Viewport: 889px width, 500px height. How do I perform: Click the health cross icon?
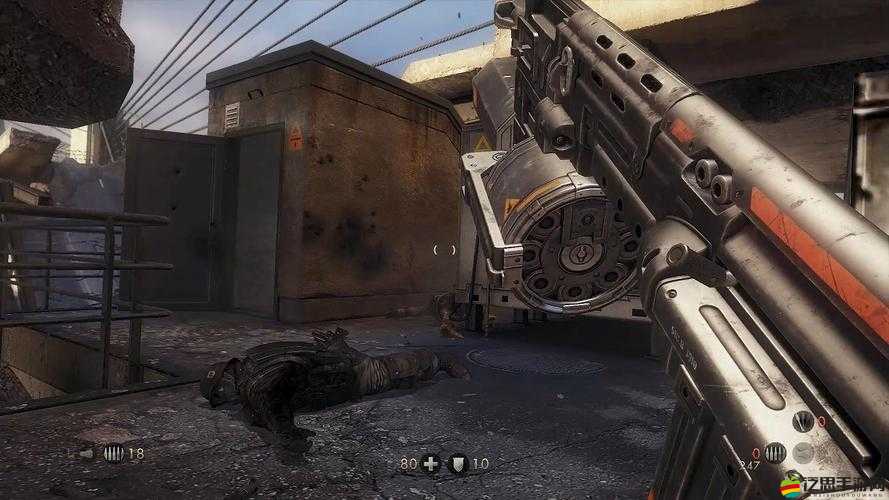[431, 463]
